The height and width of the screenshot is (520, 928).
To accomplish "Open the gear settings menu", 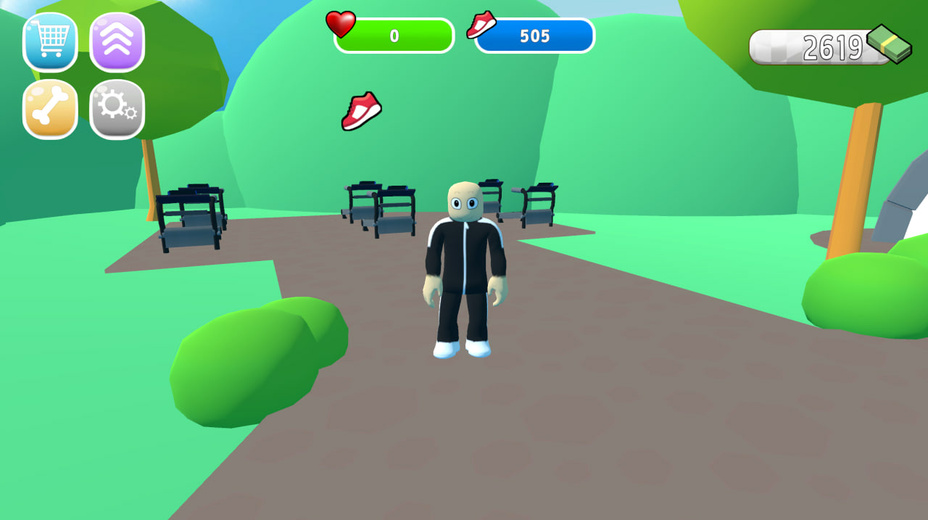I will tap(117, 109).
